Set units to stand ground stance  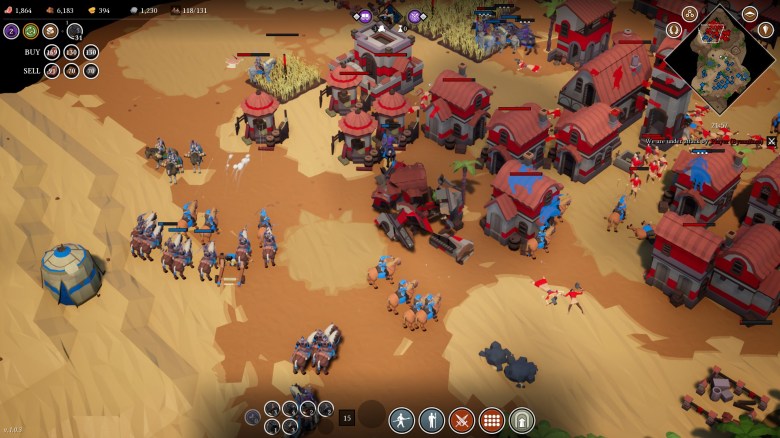click(x=432, y=419)
